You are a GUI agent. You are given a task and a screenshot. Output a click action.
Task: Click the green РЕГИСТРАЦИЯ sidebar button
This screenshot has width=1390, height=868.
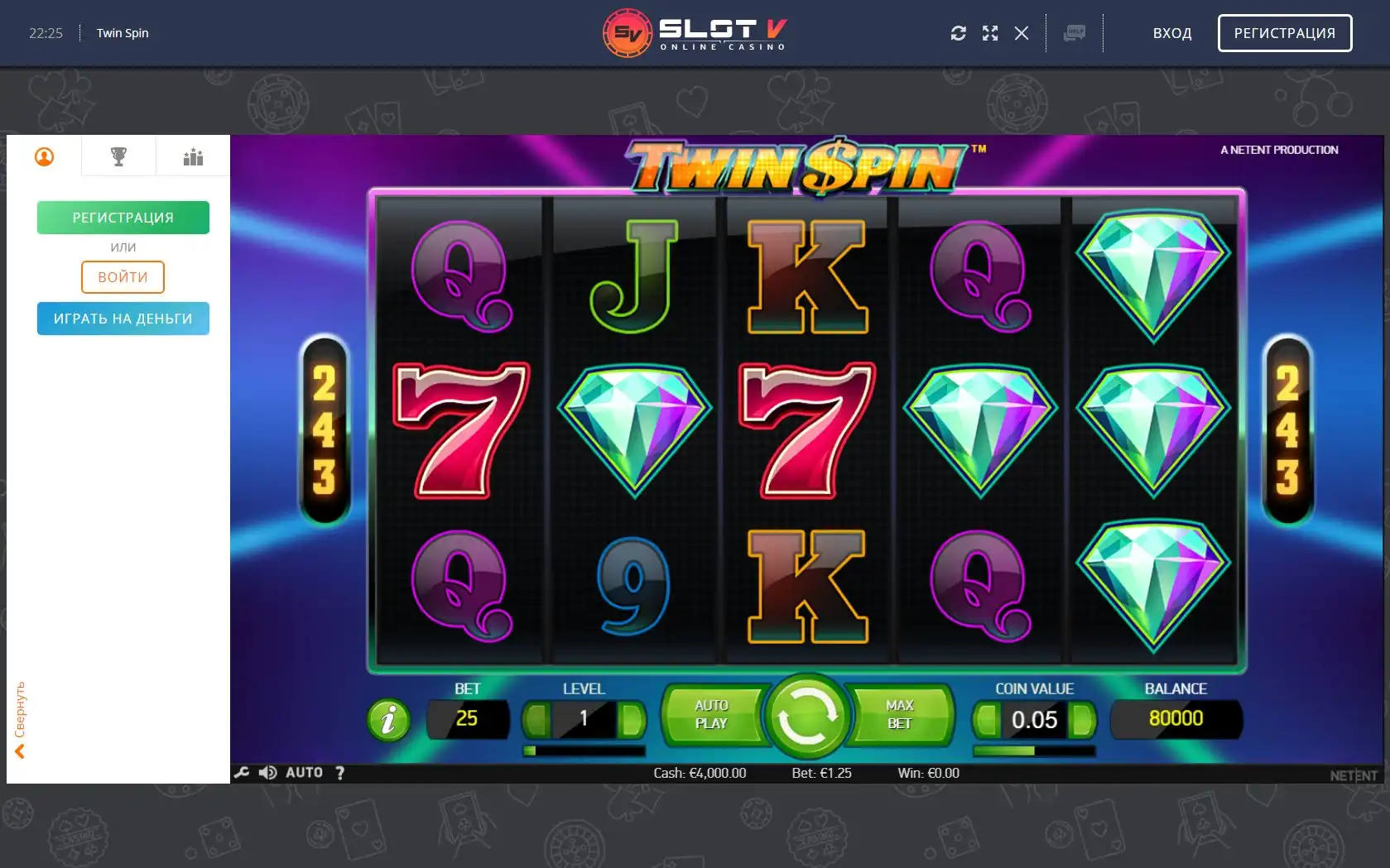coord(123,218)
